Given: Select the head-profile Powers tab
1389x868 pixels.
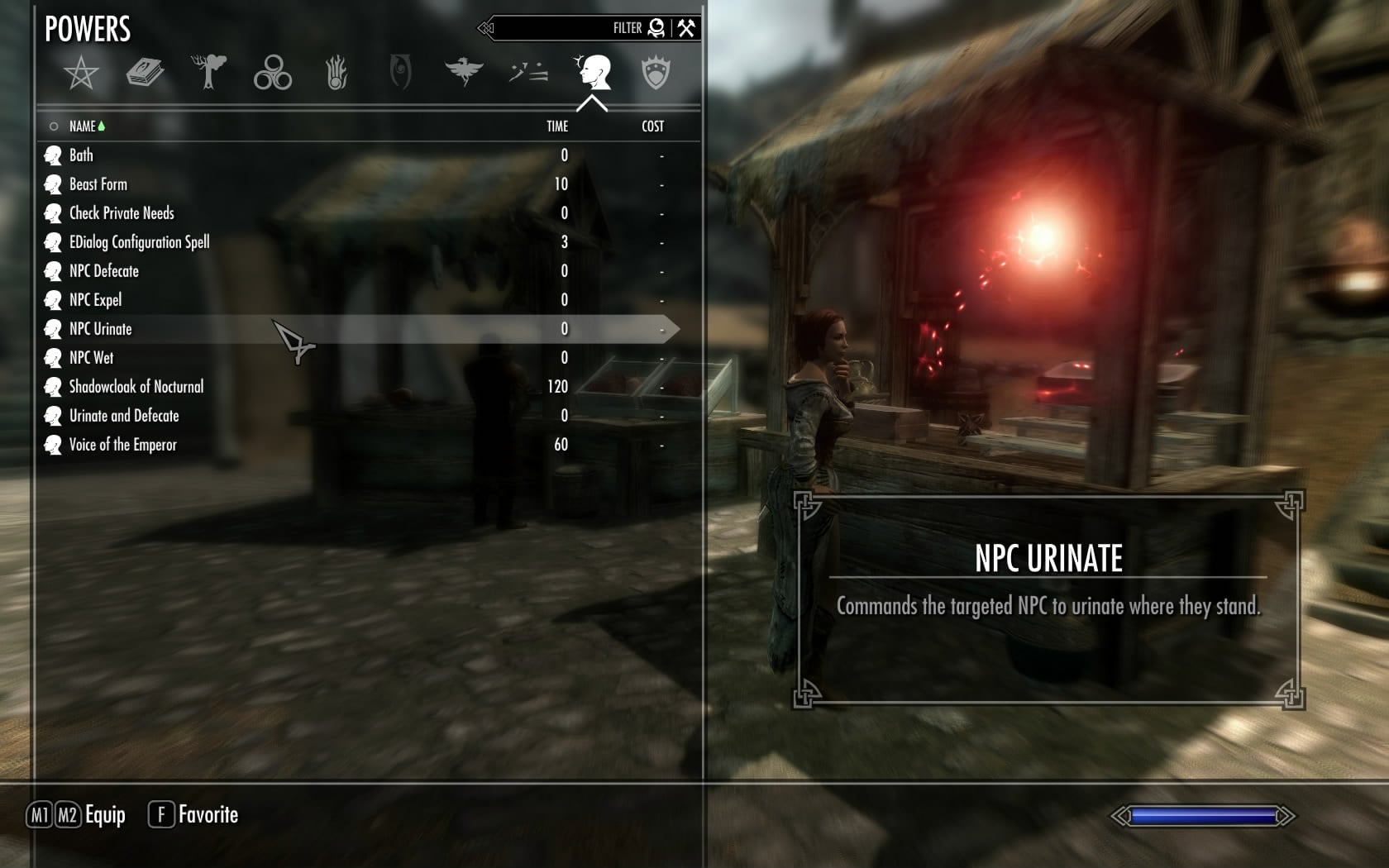Looking at the screenshot, I should tap(593, 73).
